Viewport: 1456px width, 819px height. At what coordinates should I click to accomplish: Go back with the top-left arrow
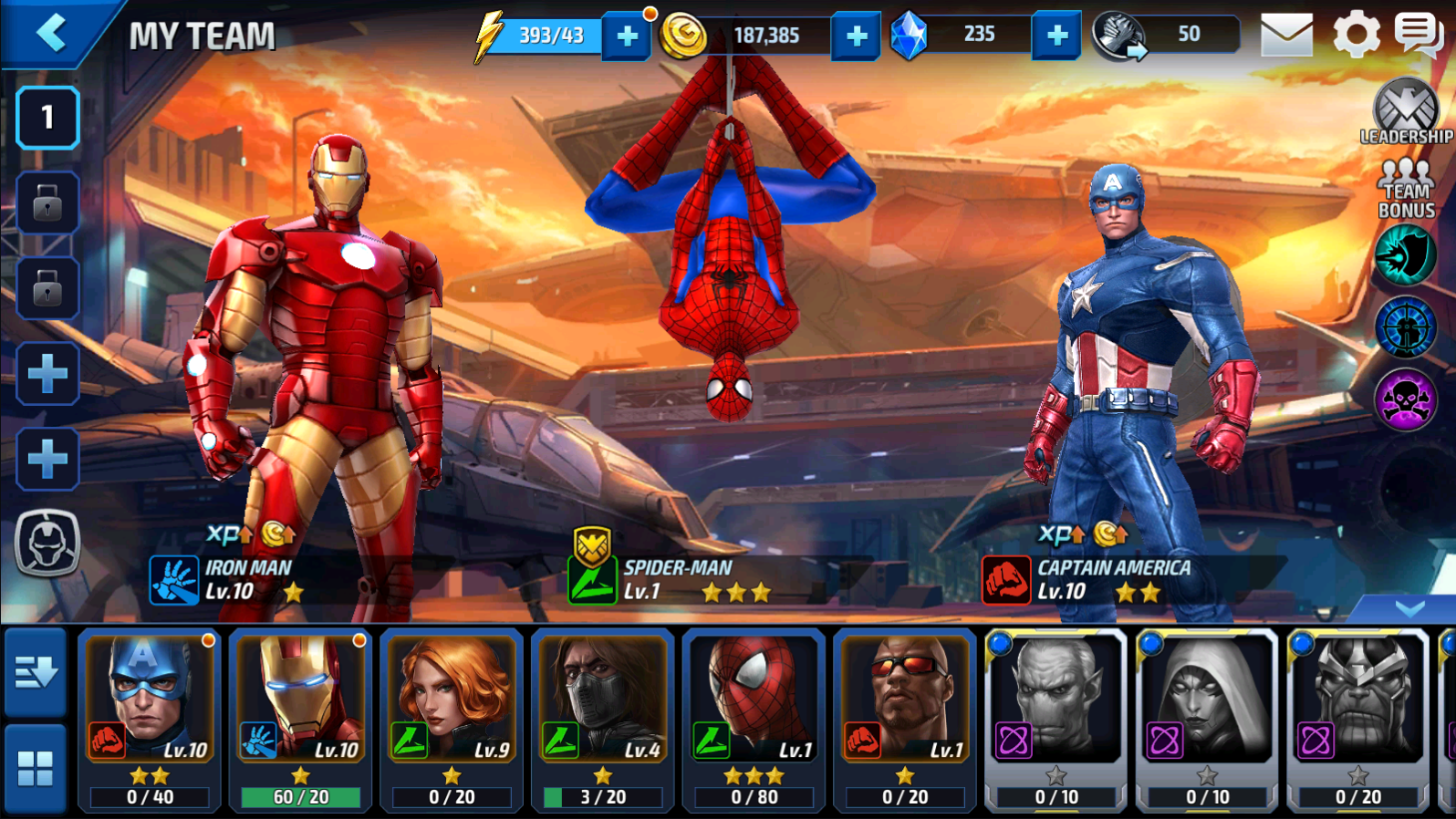[52, 34]
